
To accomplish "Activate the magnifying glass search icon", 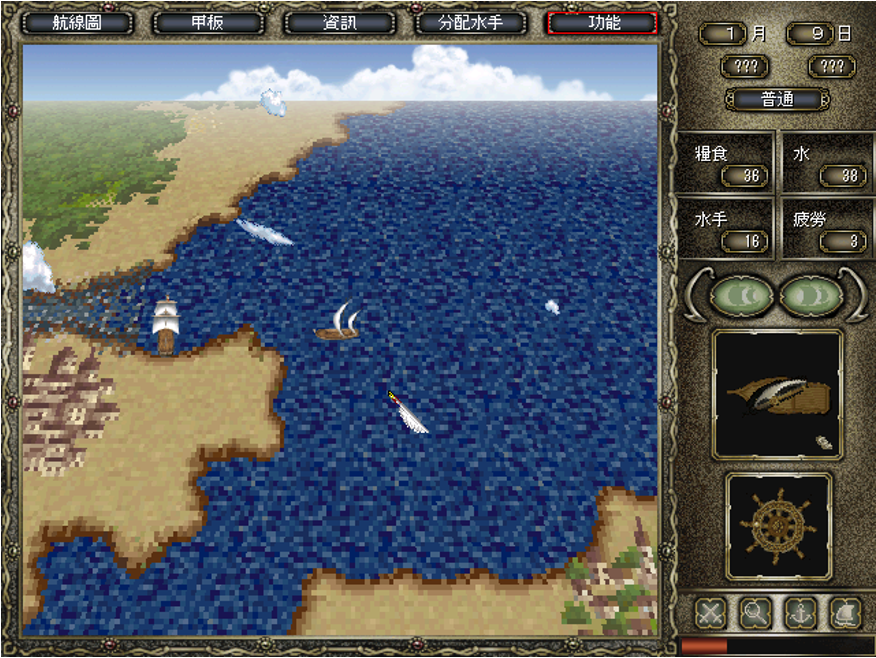I will point(755,612).
